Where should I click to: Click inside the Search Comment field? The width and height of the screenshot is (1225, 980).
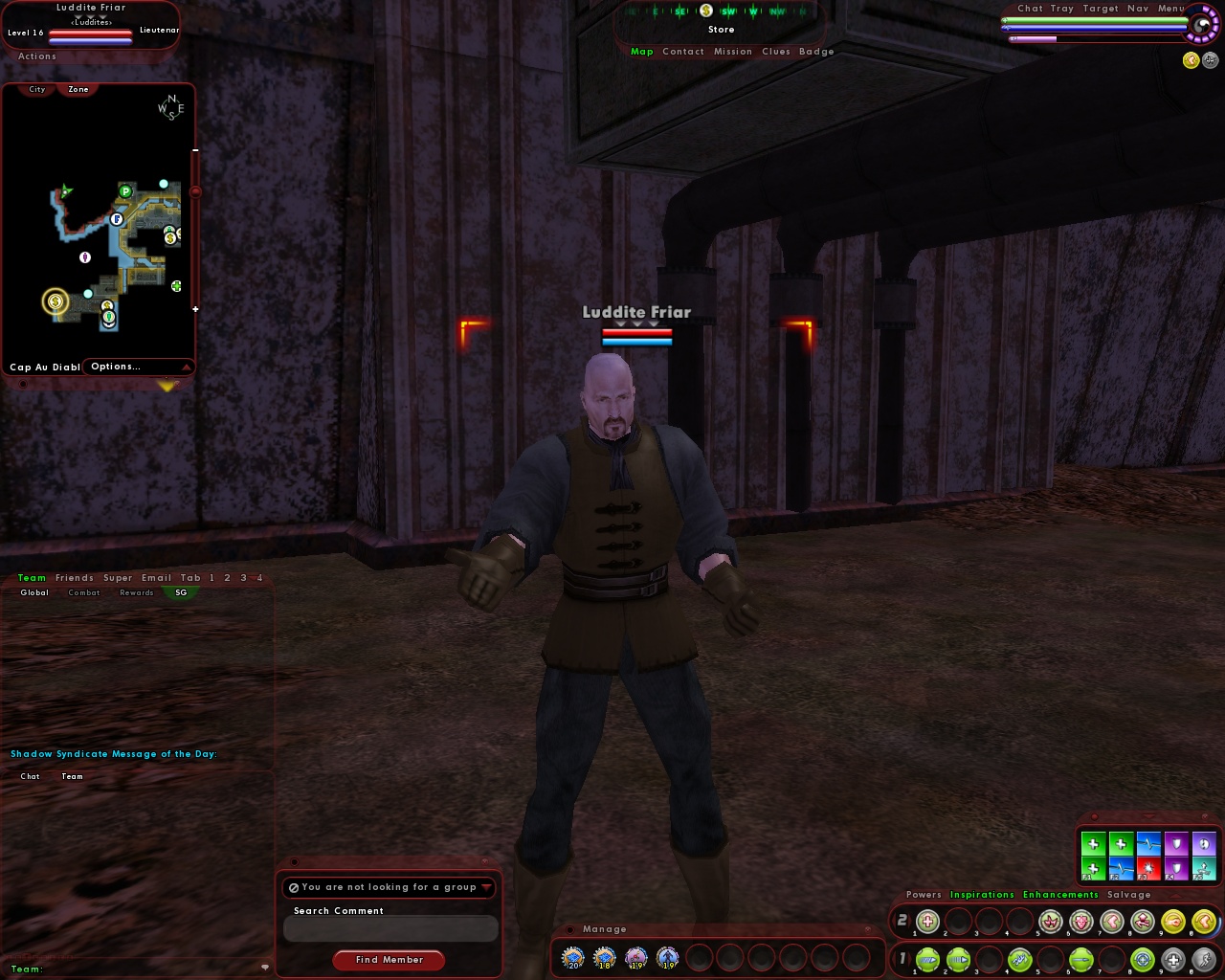[390, 928]
